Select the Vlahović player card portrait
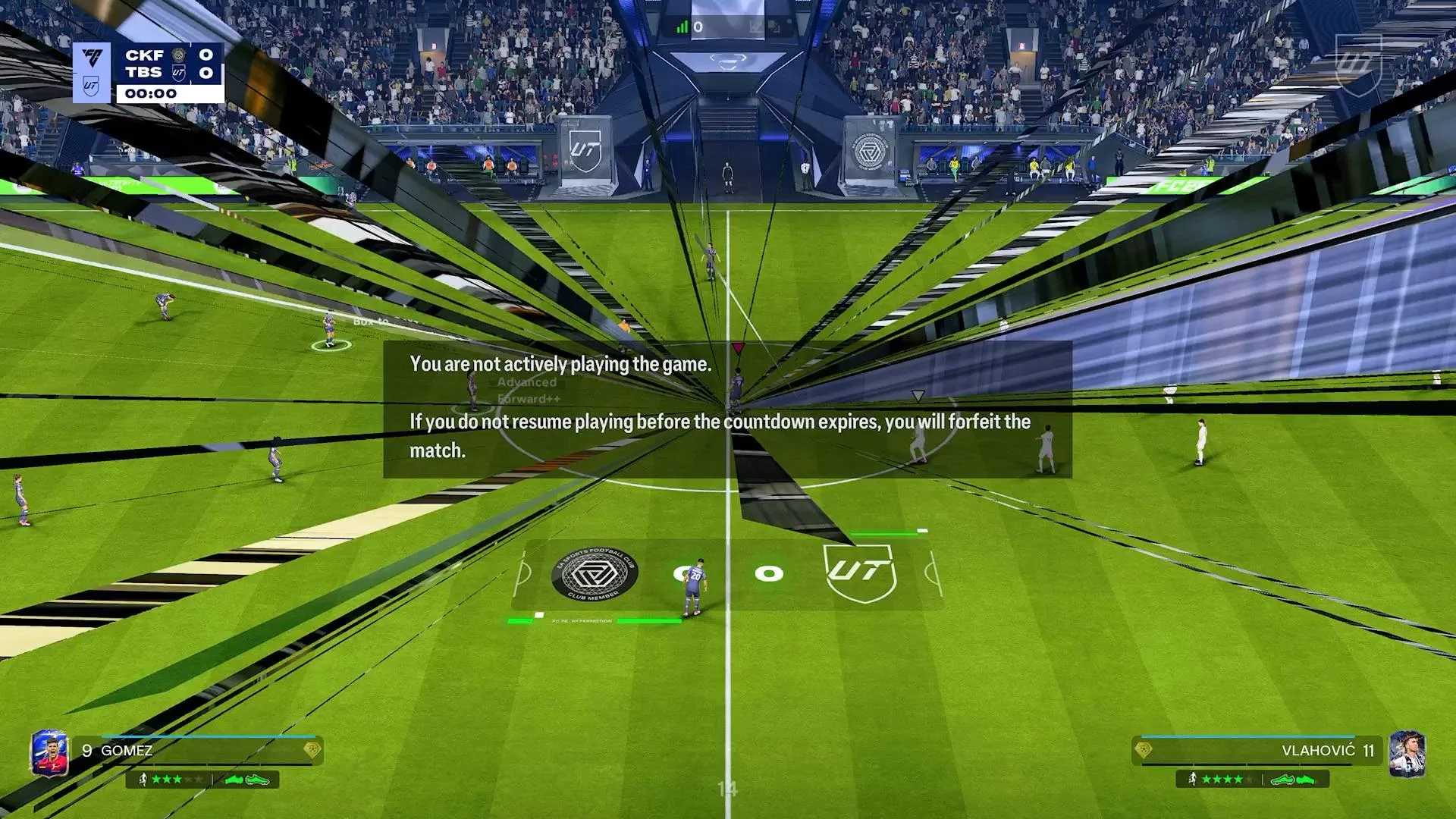The height and width of the screenshot is (819, 1456). tap(1407, 754)
